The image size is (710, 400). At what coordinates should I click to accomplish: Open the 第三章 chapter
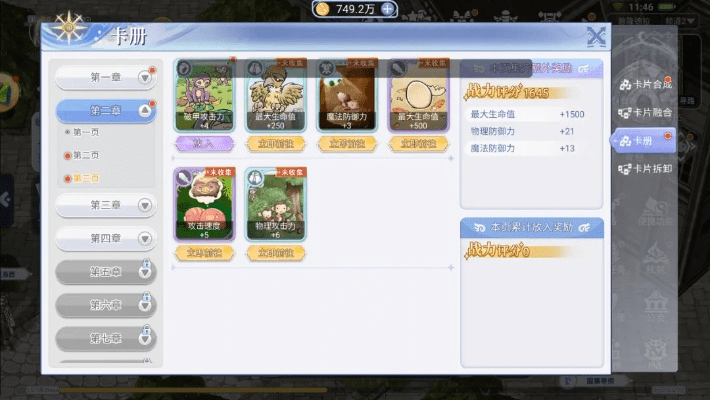coord(105,205)
